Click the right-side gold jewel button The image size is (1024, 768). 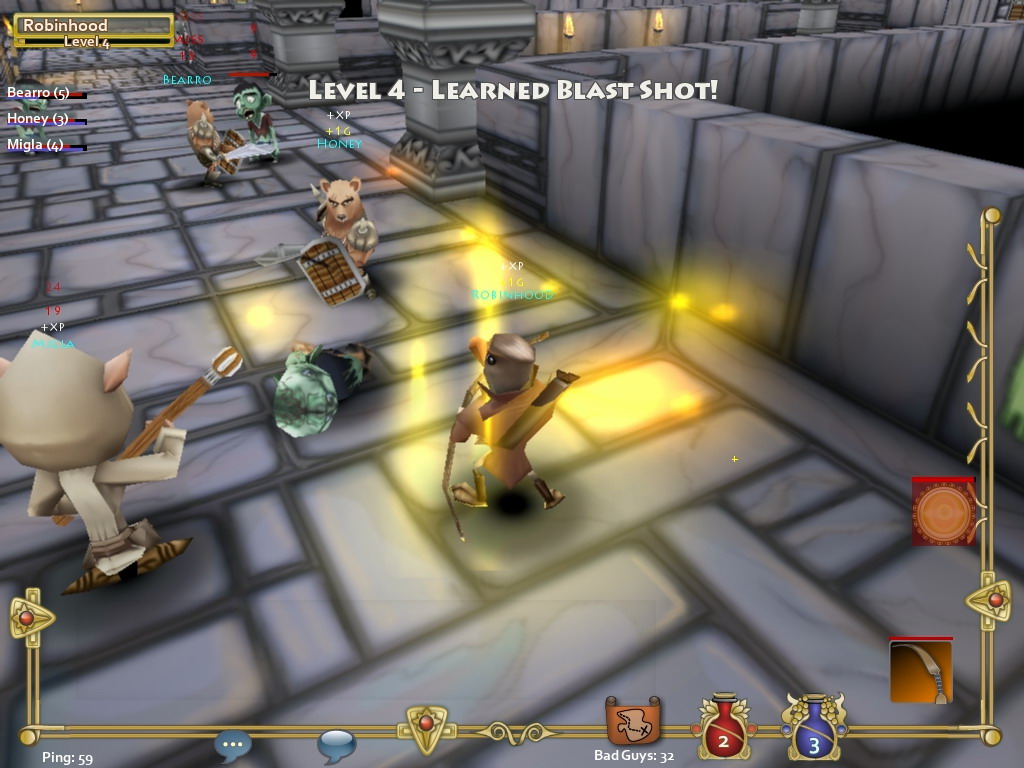(993, 600)
